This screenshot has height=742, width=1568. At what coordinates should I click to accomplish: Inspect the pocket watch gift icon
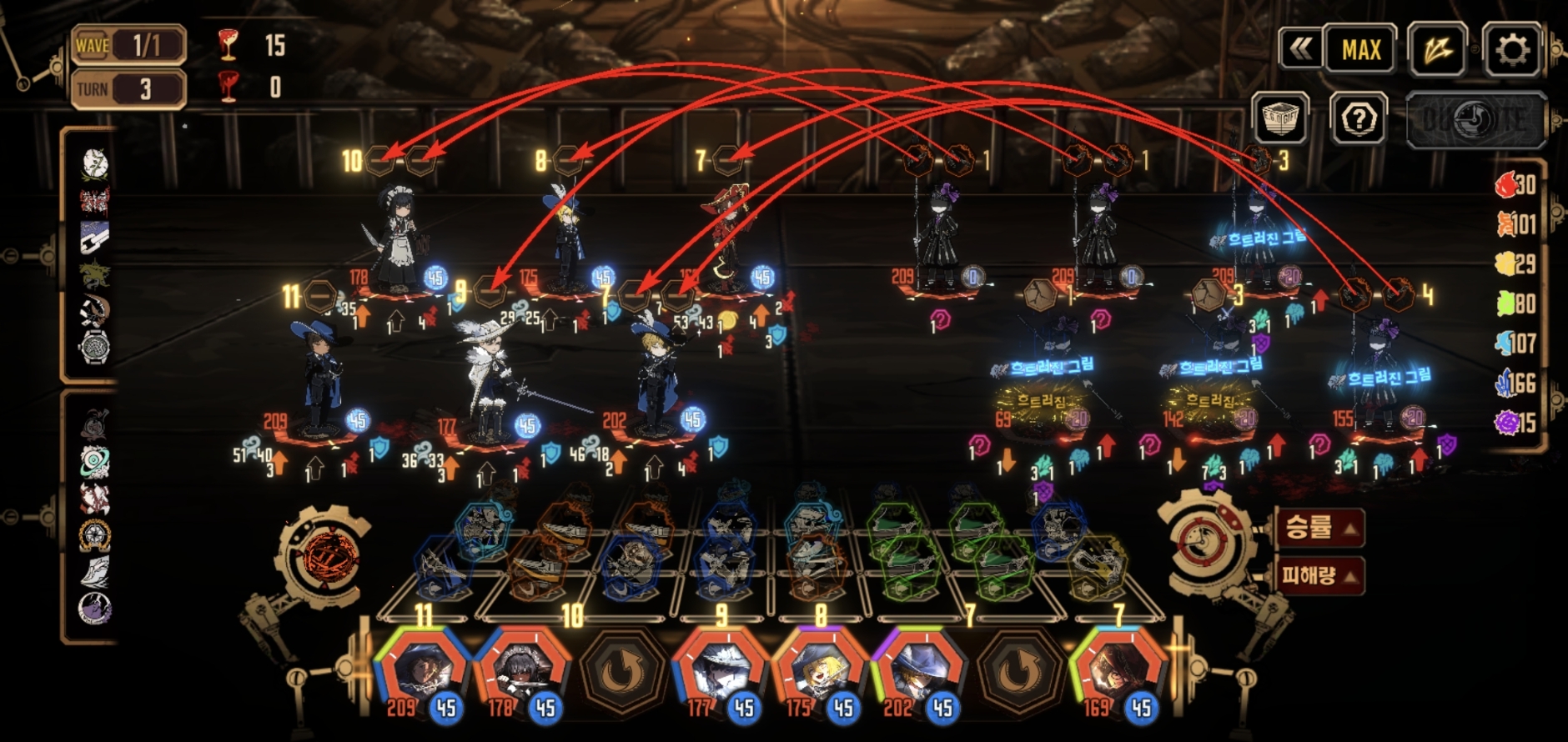(x=94, y=347)
